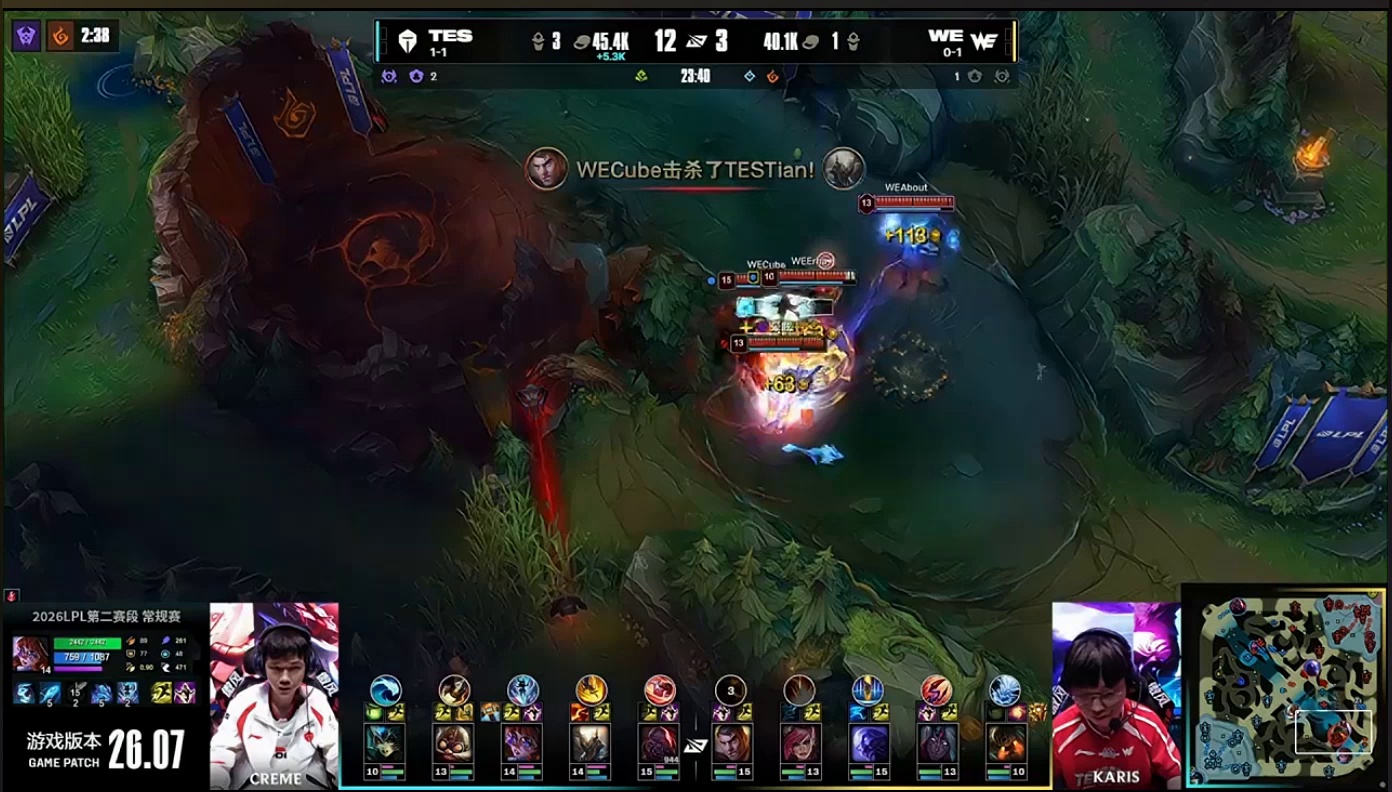The height and width of the screenshot is (792, 1392).
Task: Select Creme's player camera feed
Action: pyautogui.click(x=274, y=695)
